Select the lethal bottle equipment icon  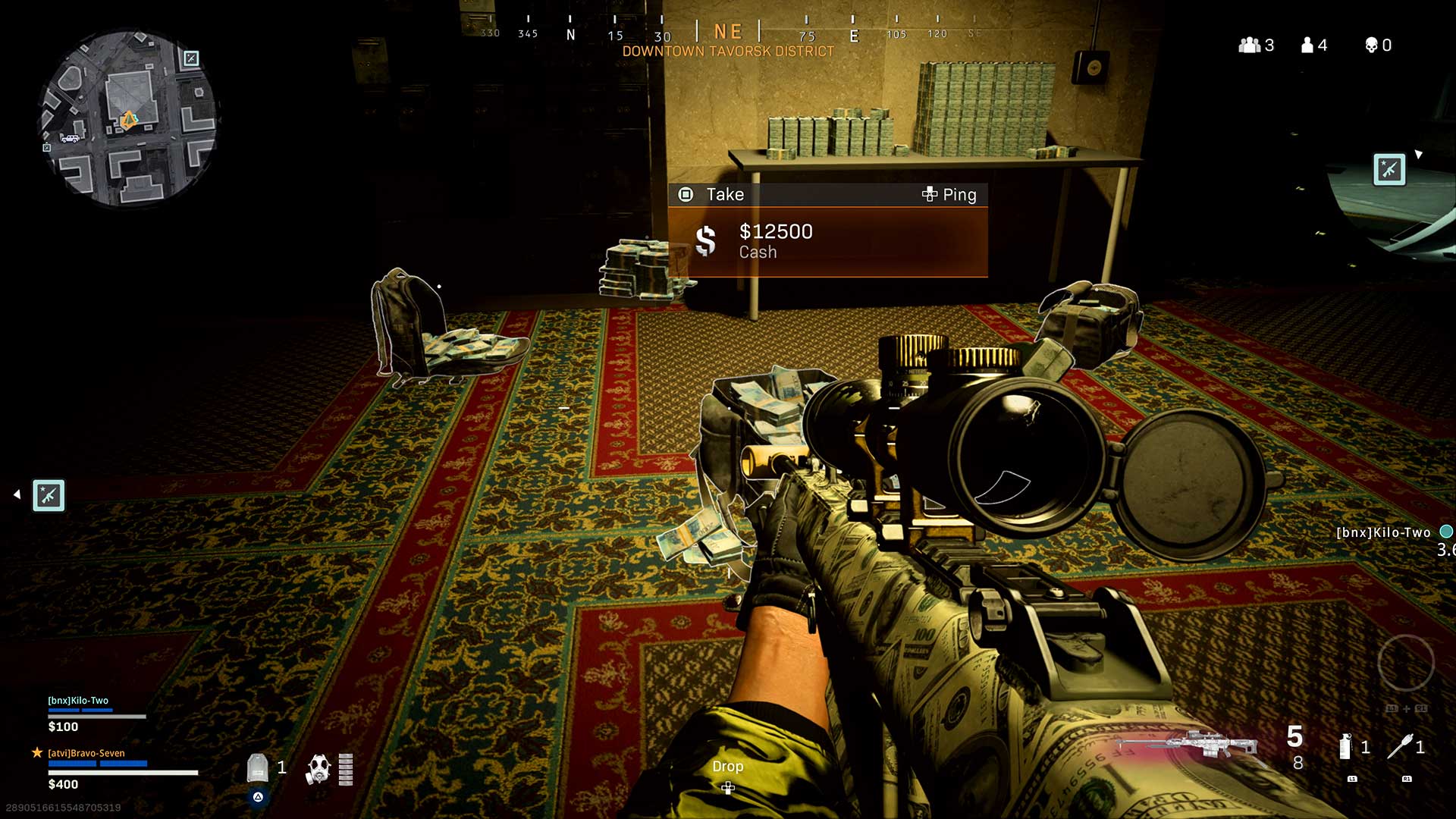[x=1345, y=746]
